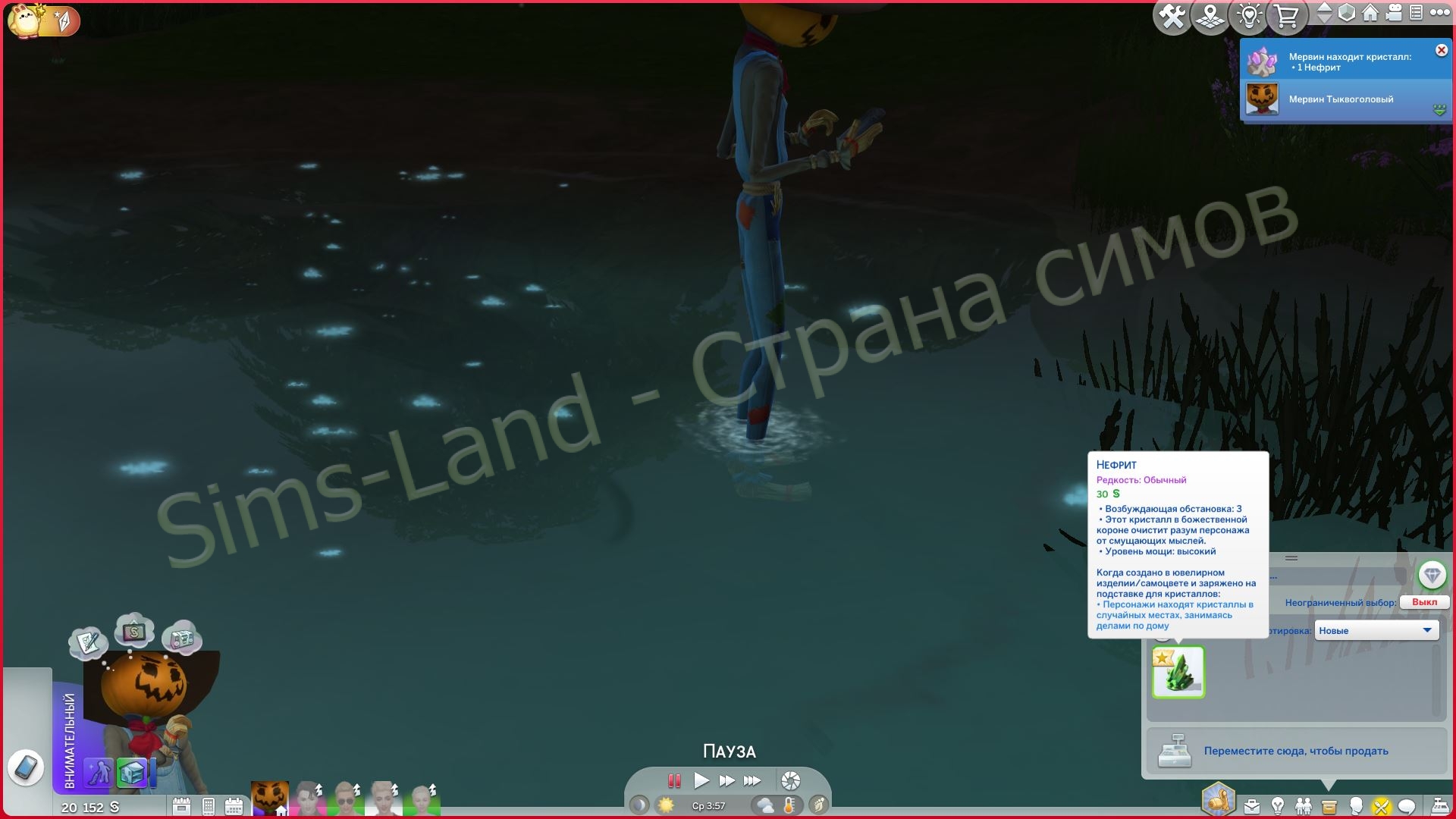1456x819 pixels.
Task: Resume game at normal play speed
Action: point(701,780)
